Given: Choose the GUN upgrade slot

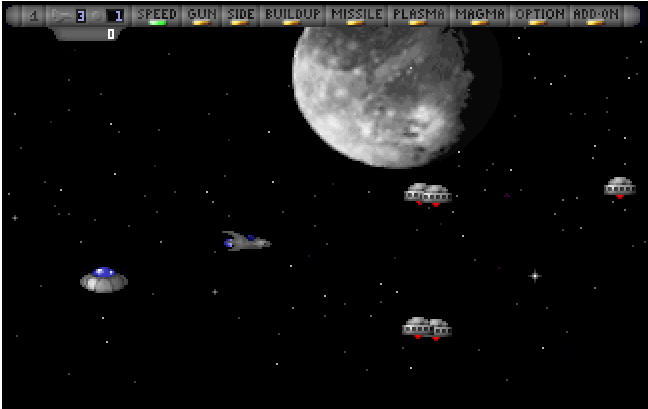Looking at the screenshot, I should click(202, 15).
